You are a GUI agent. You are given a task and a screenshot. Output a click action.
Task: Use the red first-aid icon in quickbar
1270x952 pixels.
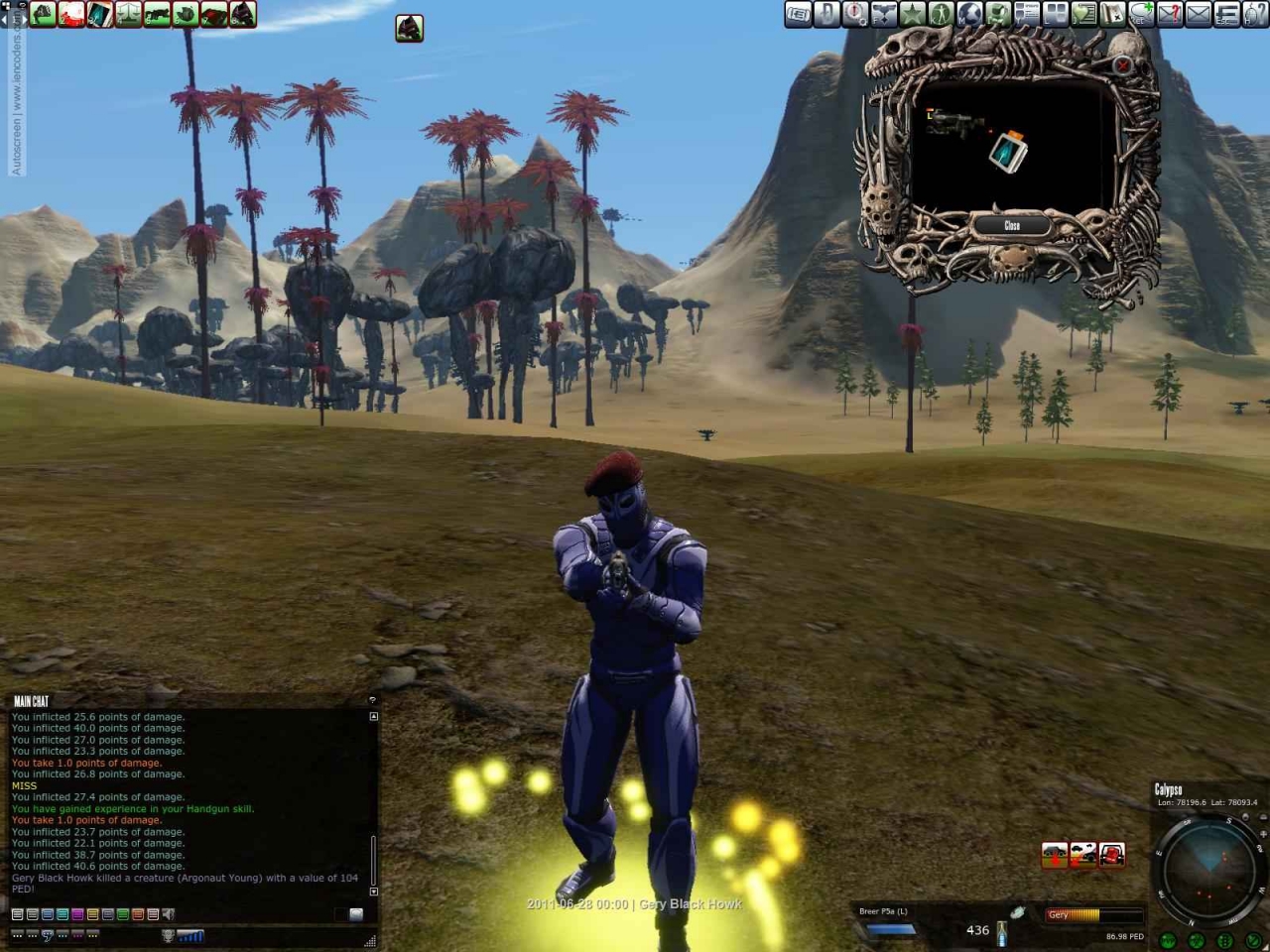(71, 14)
